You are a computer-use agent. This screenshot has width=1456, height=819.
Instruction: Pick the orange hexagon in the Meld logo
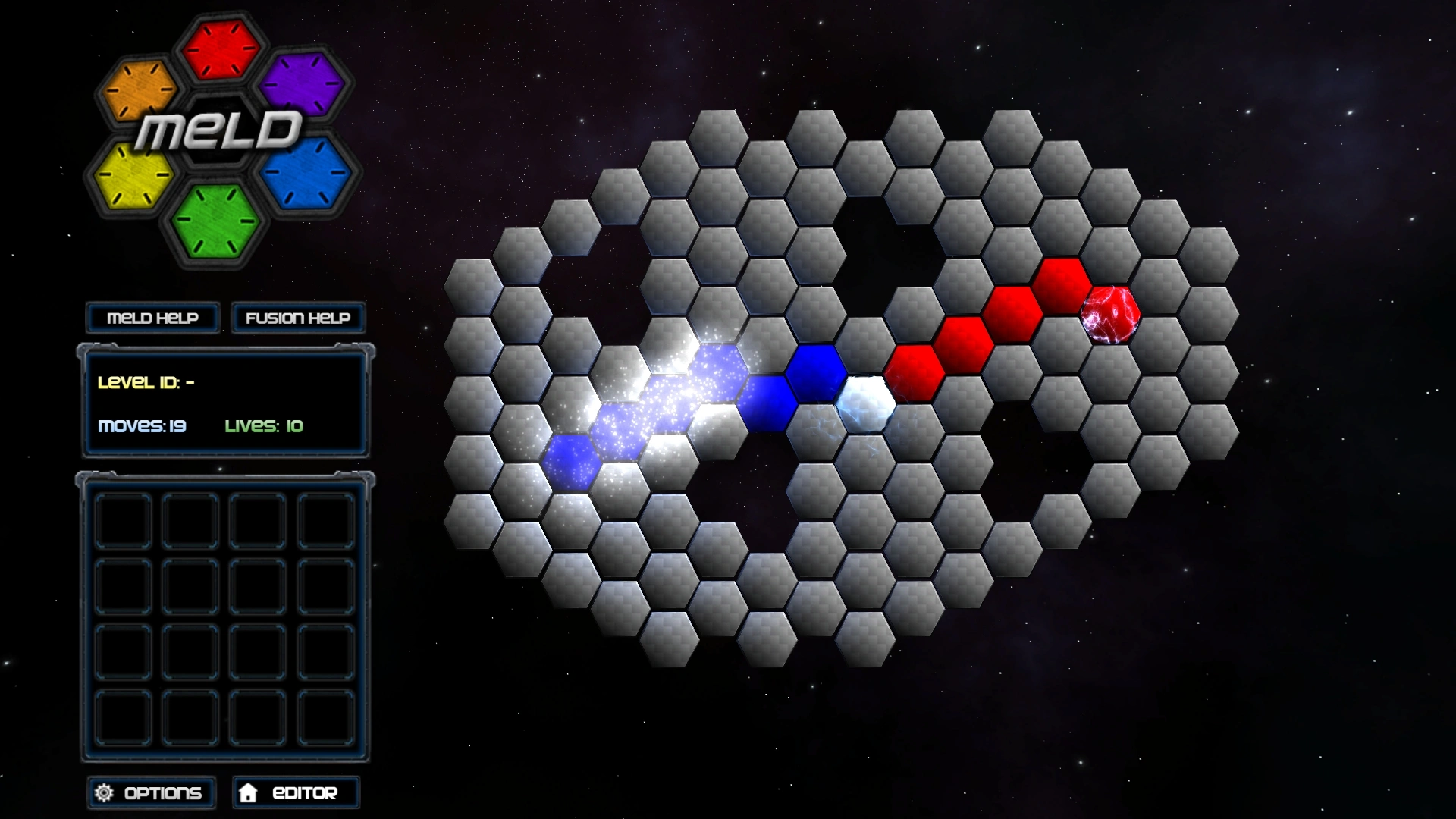pos(139,90)
